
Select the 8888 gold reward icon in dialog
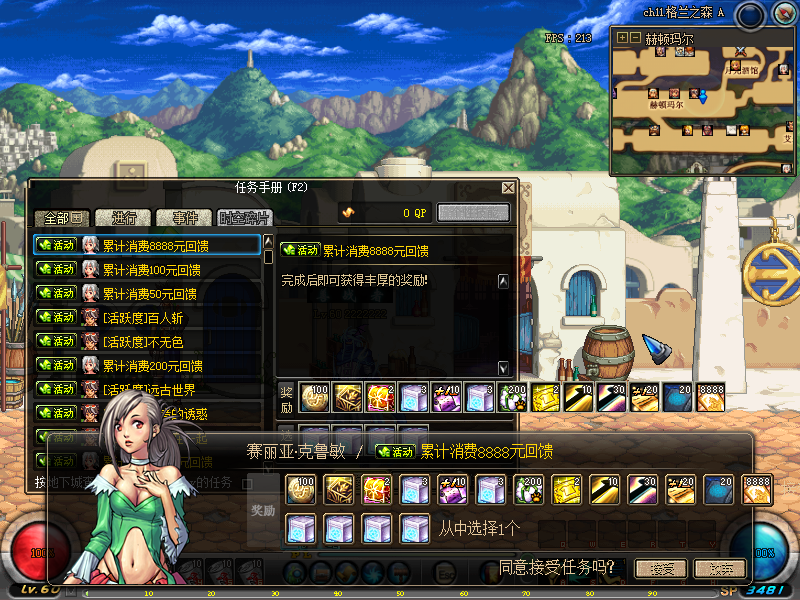click(757, 489)
